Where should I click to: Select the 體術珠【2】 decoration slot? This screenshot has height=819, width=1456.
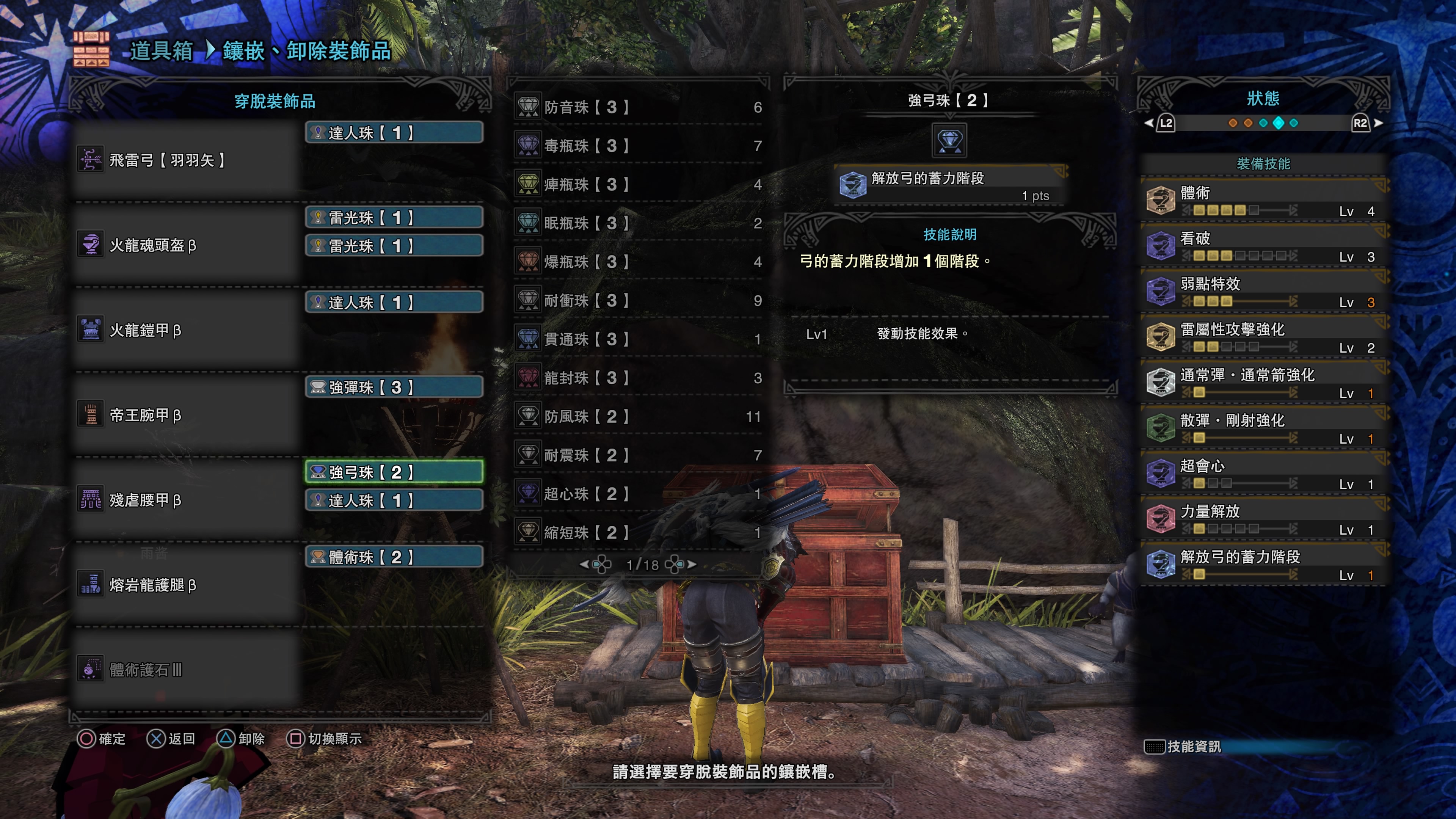click(x=394, y=557)
